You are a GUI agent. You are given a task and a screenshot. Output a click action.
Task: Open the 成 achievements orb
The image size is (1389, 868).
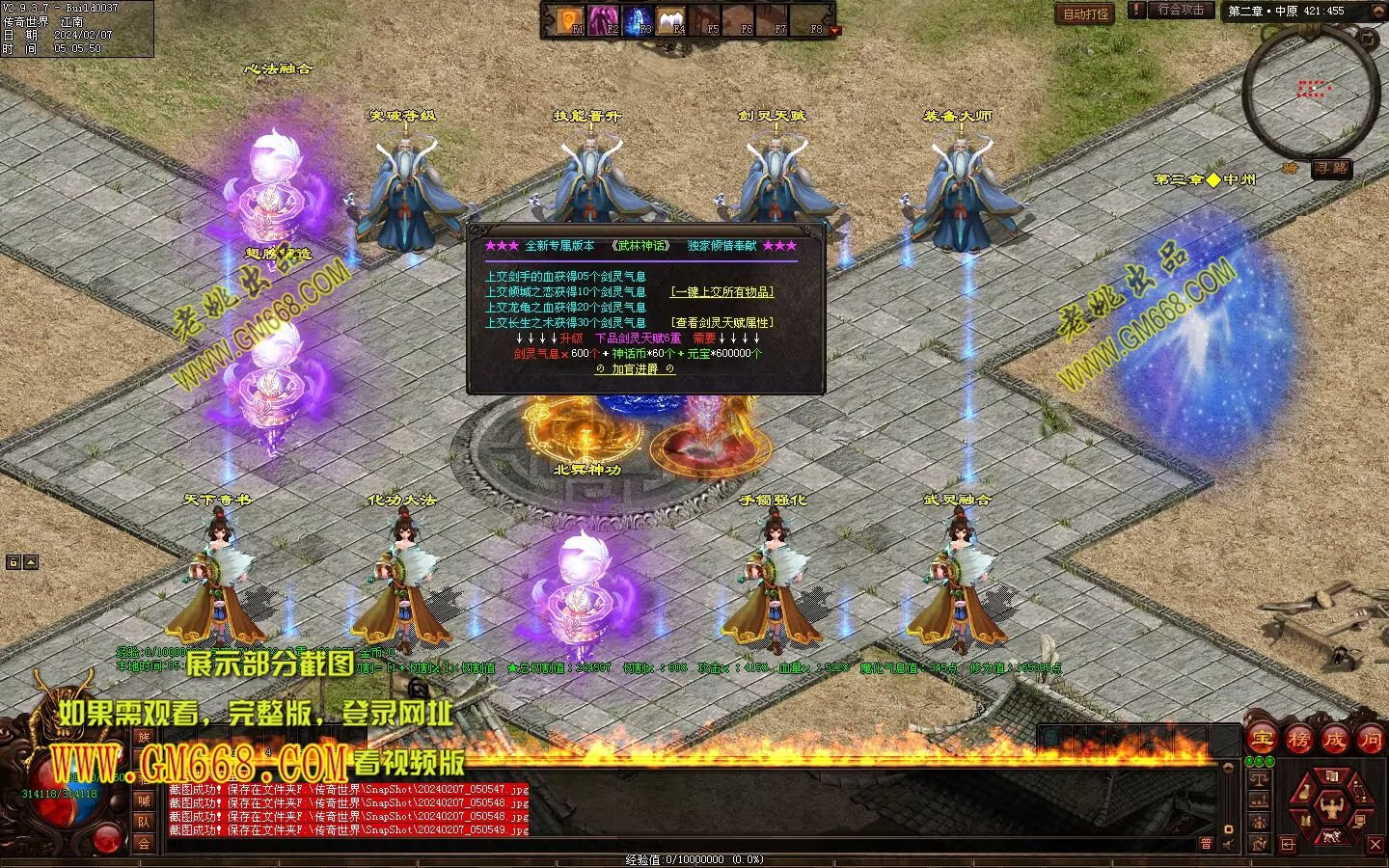tap(1334, 740)
